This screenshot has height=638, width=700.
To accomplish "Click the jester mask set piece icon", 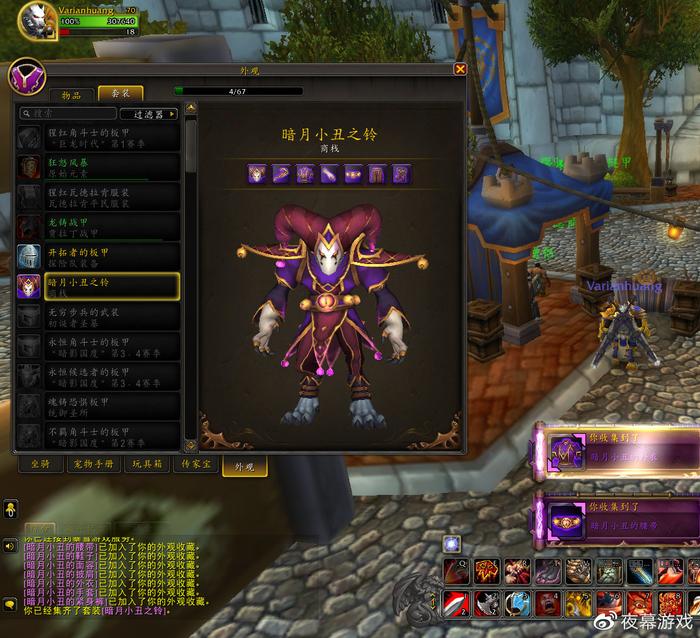I will tap(256, 174).
